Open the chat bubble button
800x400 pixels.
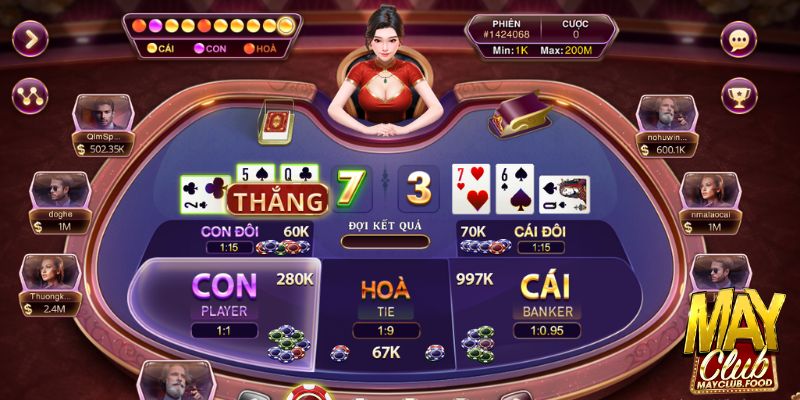pyautogui.click(x=740, y=41)
